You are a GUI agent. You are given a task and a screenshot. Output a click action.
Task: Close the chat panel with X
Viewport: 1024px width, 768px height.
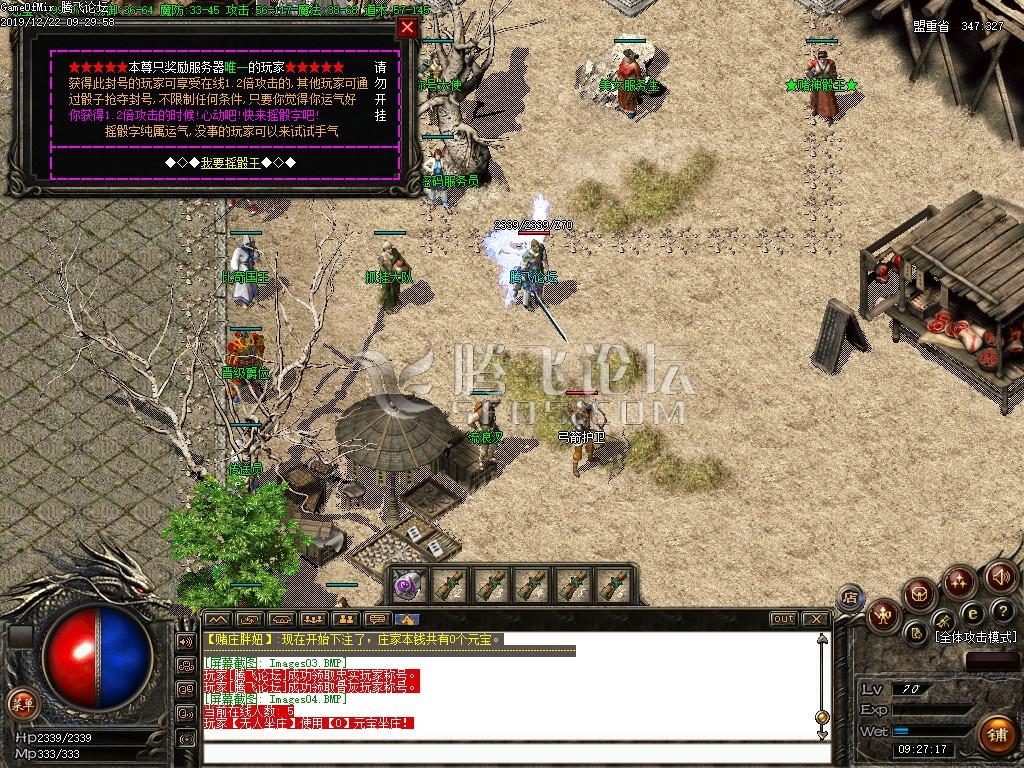(x=815, y=619)
